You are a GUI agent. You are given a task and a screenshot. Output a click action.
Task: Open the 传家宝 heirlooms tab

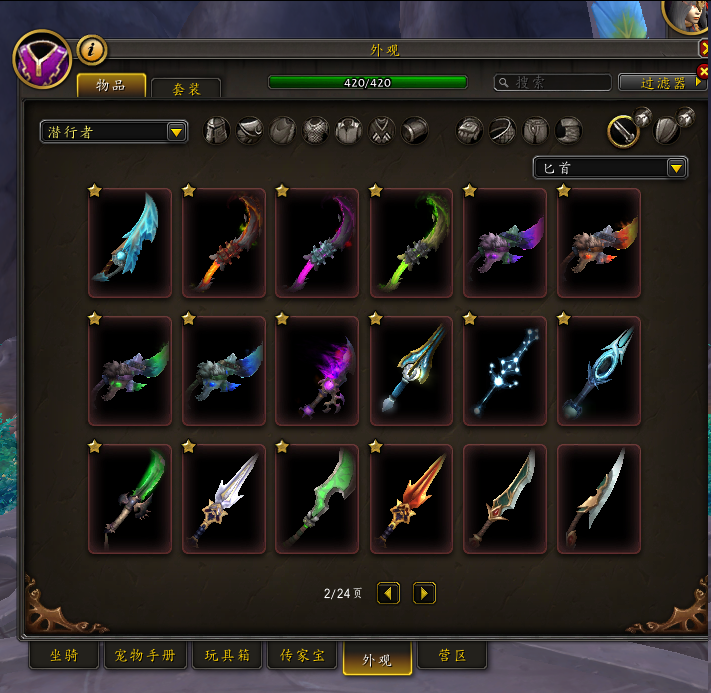(303, 656)
